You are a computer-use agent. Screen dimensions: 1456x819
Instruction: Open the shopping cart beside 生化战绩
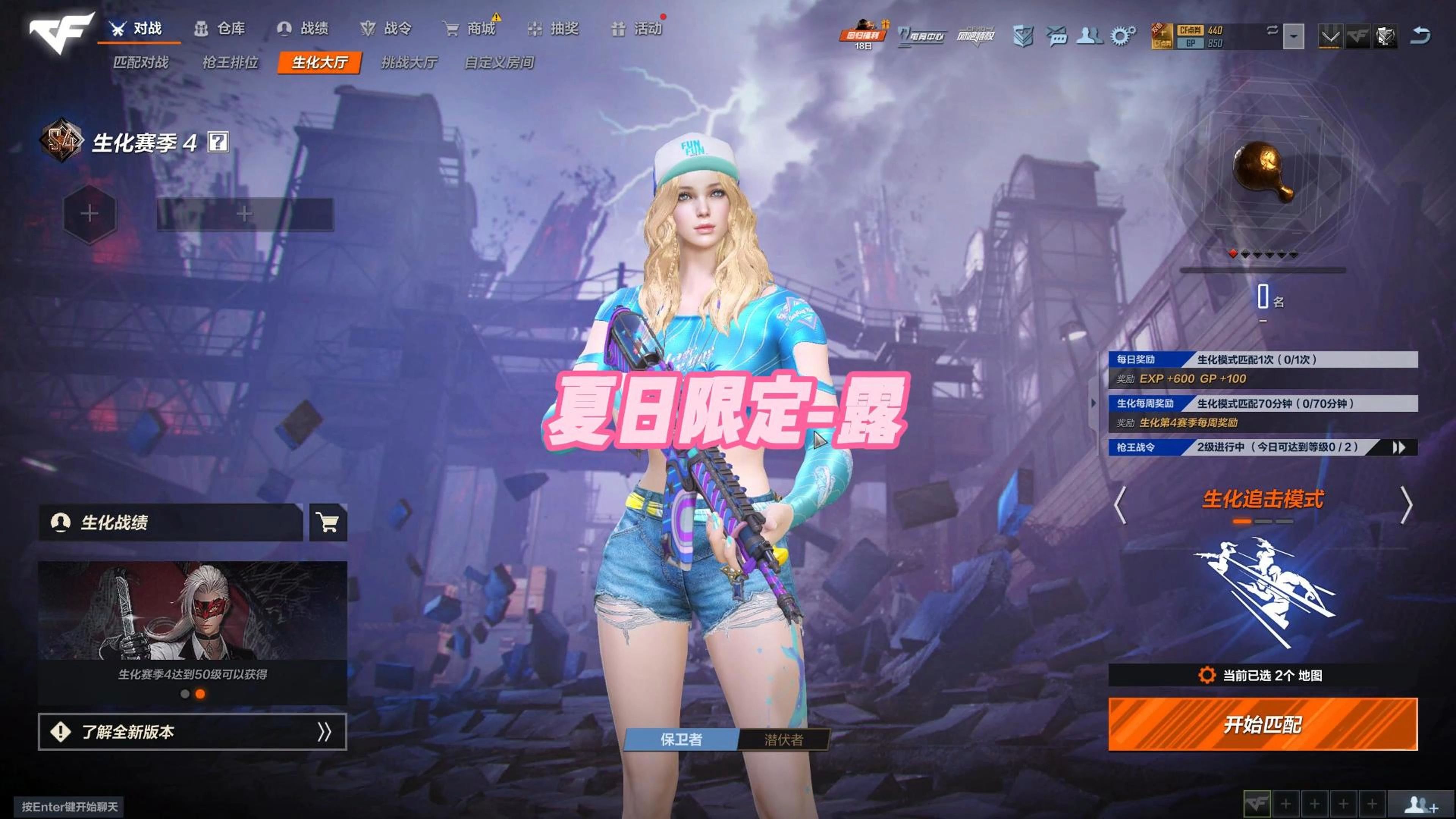coord(328,522)
